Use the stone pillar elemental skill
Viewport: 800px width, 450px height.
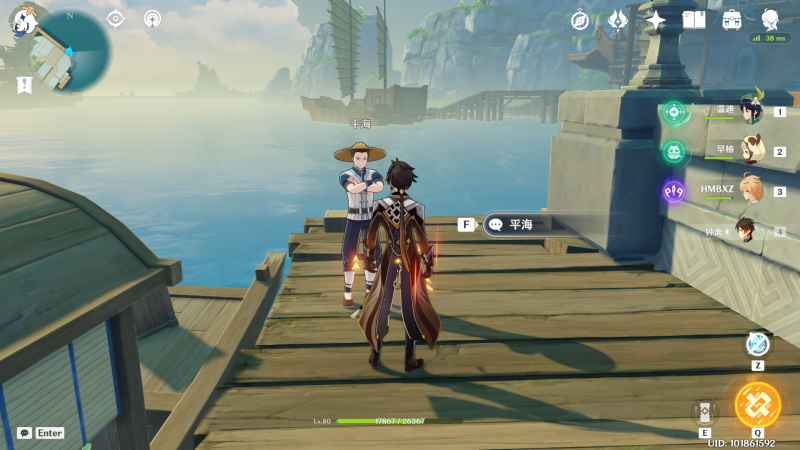click(705, 412)
